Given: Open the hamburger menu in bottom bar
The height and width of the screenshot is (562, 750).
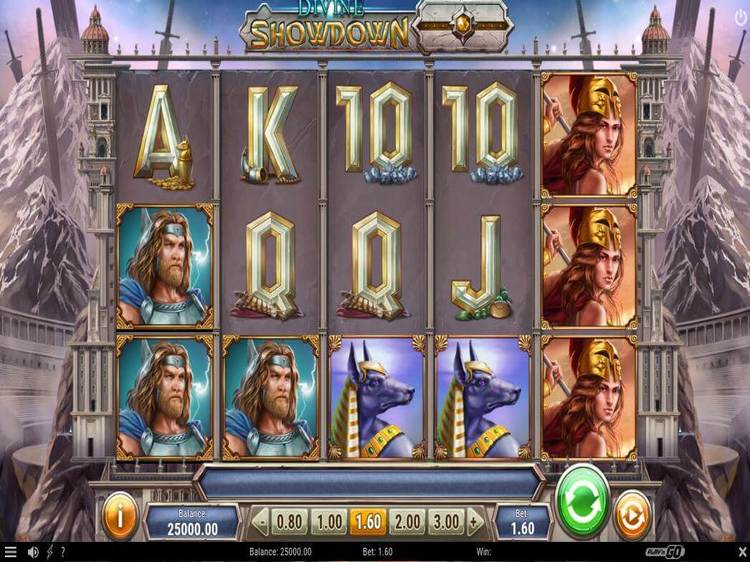Looking at the screenshot, I should 11,552.
